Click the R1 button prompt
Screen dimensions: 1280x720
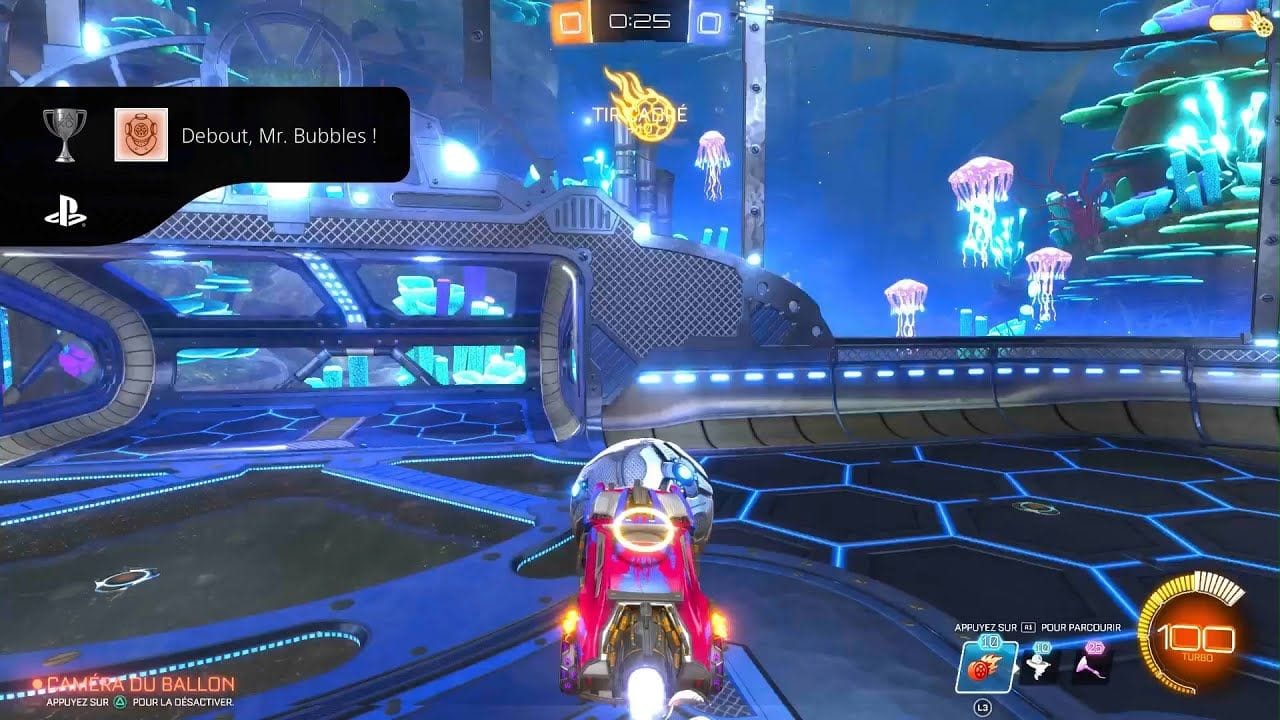click(1027, 626)
